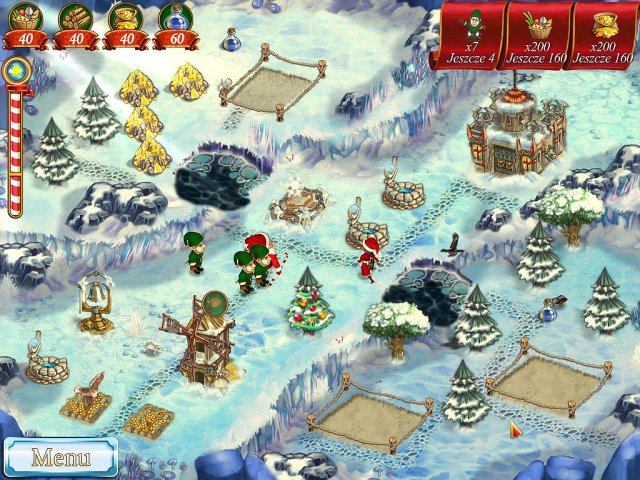Select the elf workers objective card
The height and width of the screenshot is (480, 640).
click(x=471, y=34)
